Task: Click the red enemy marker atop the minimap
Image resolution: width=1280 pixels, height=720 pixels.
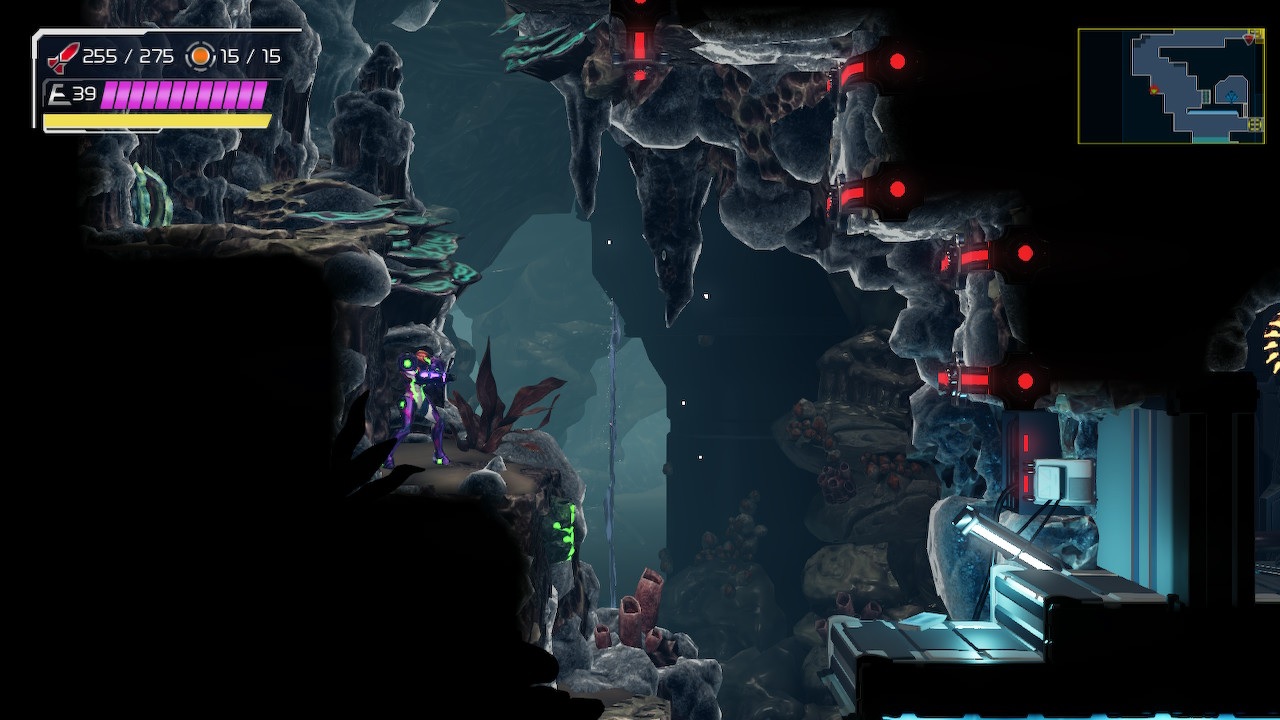Action: pos(1249,39)
